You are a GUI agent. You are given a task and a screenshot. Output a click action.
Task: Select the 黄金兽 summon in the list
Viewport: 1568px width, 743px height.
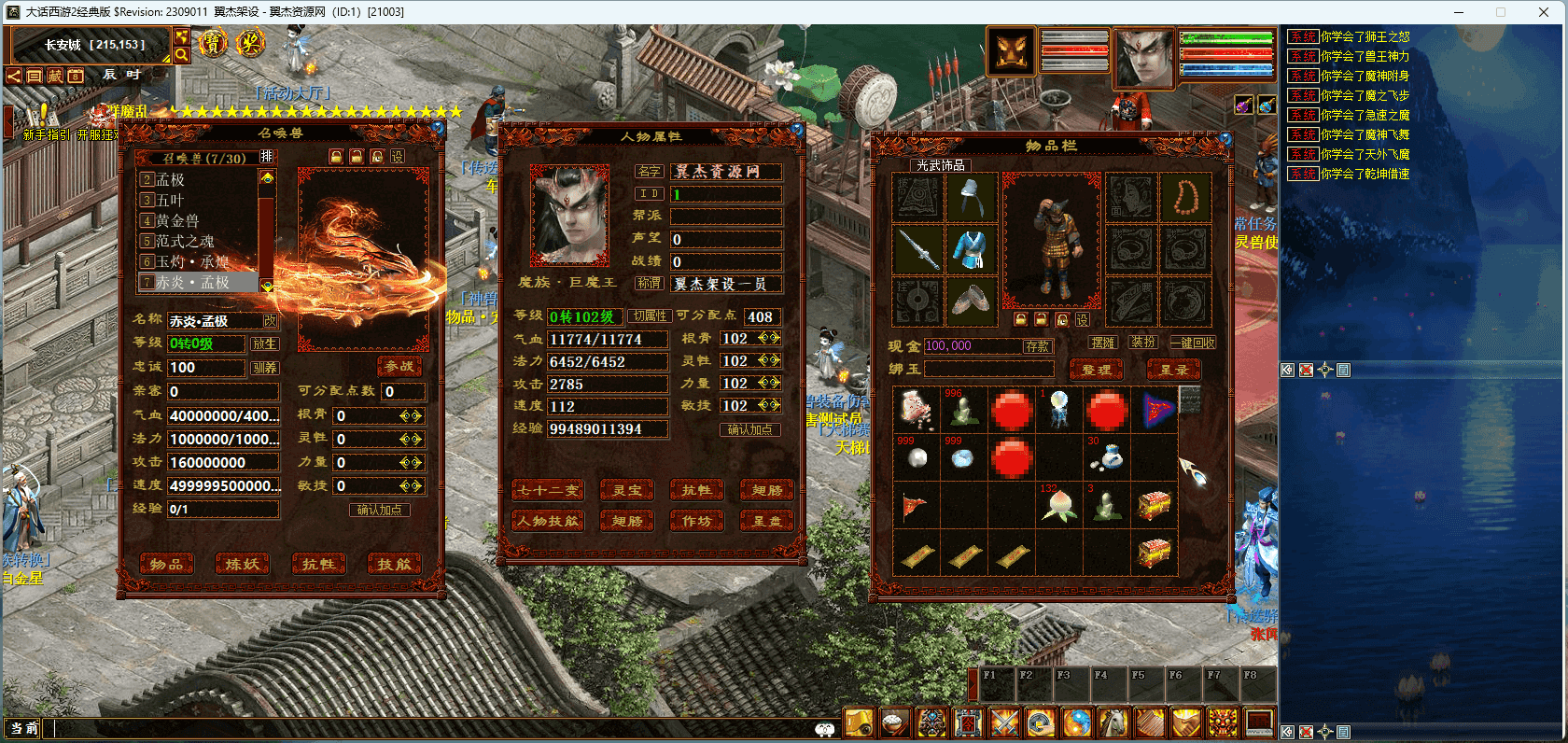[x=177, y=221]
